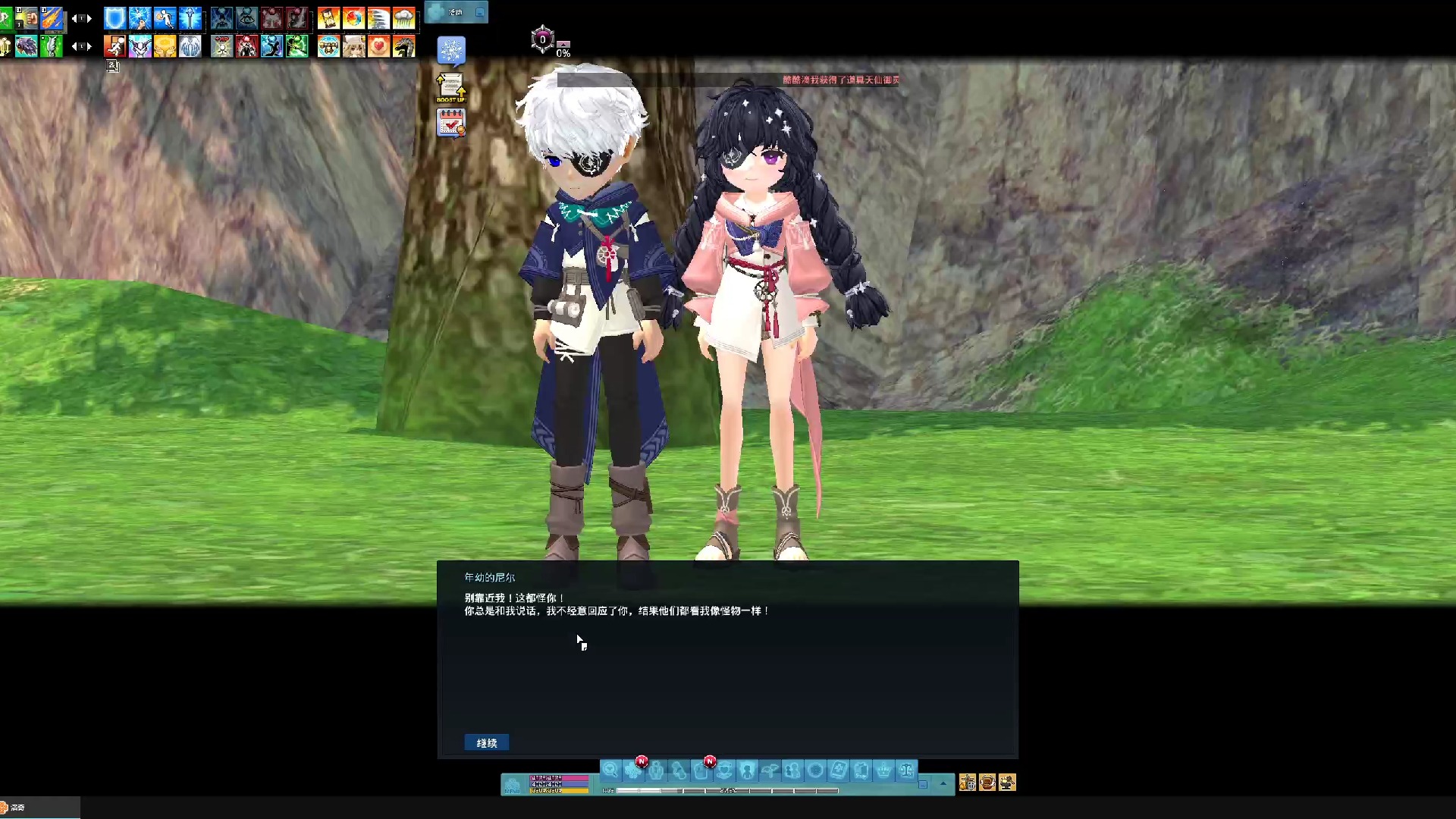Open the snowflake winter event icon
The image size is (1456, 819).
450,50
